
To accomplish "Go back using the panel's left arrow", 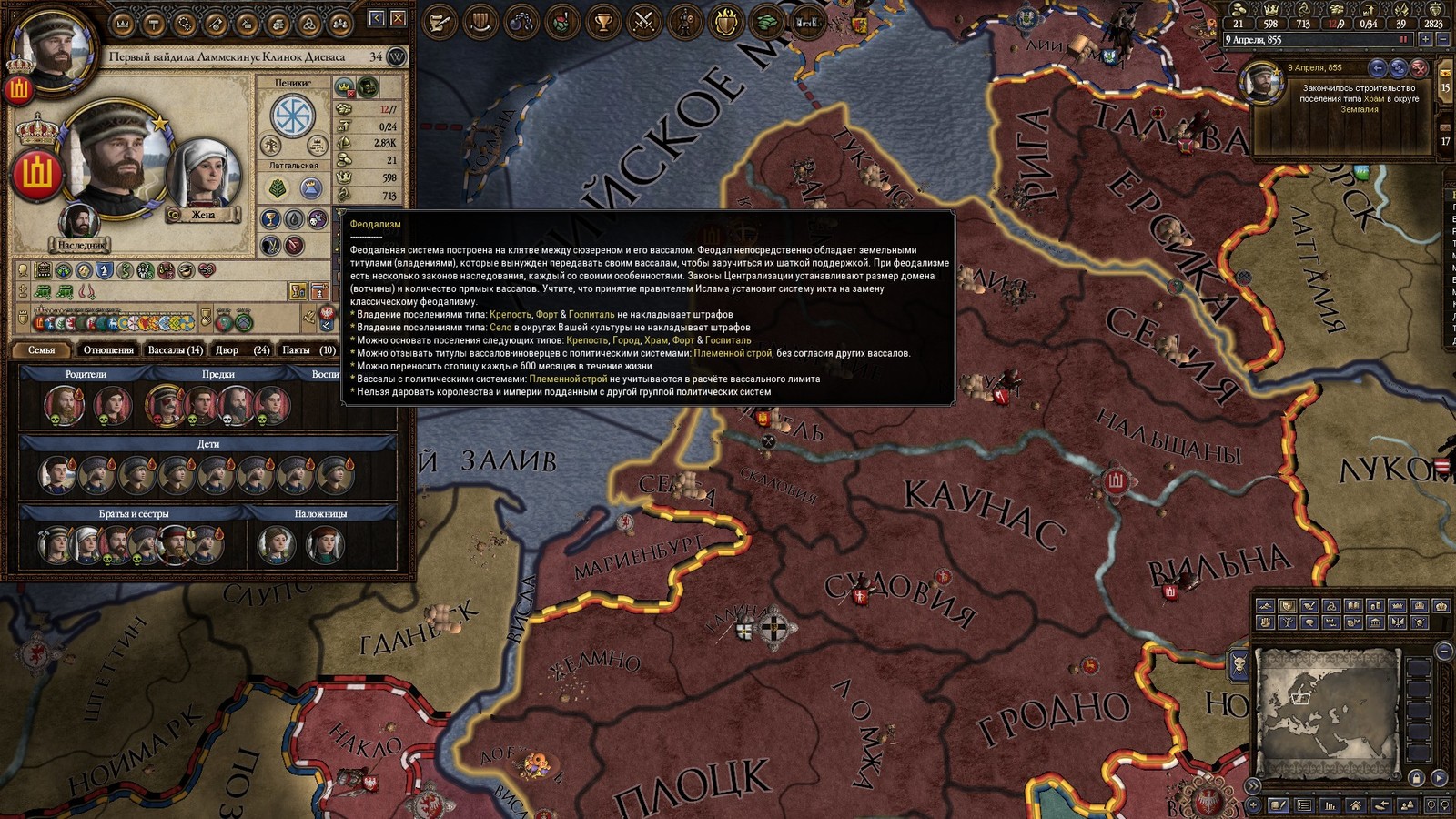I will (x=377, y=18).
